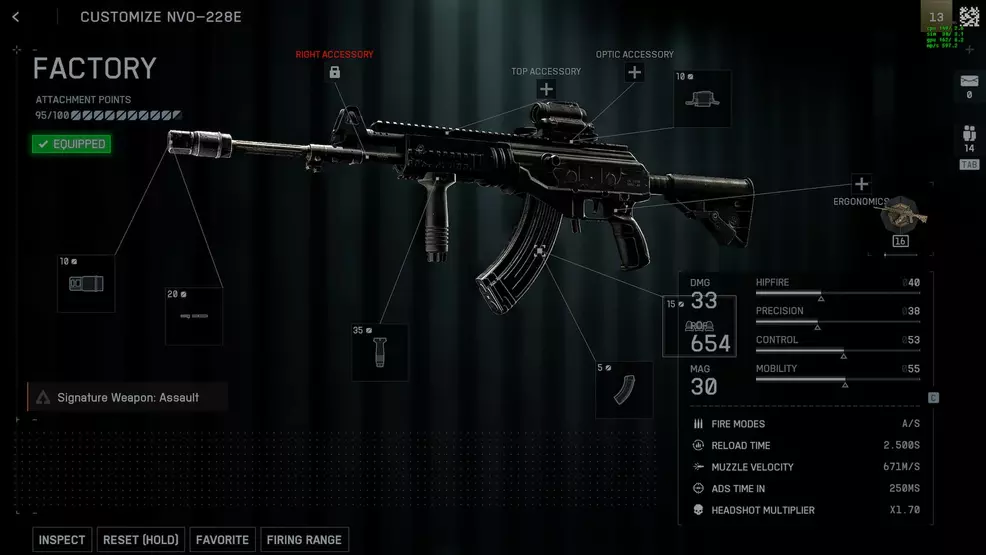The width and height of the screenshot is (986, 555).
Task: Add an Ergonomics attachment
Action: 861,184
